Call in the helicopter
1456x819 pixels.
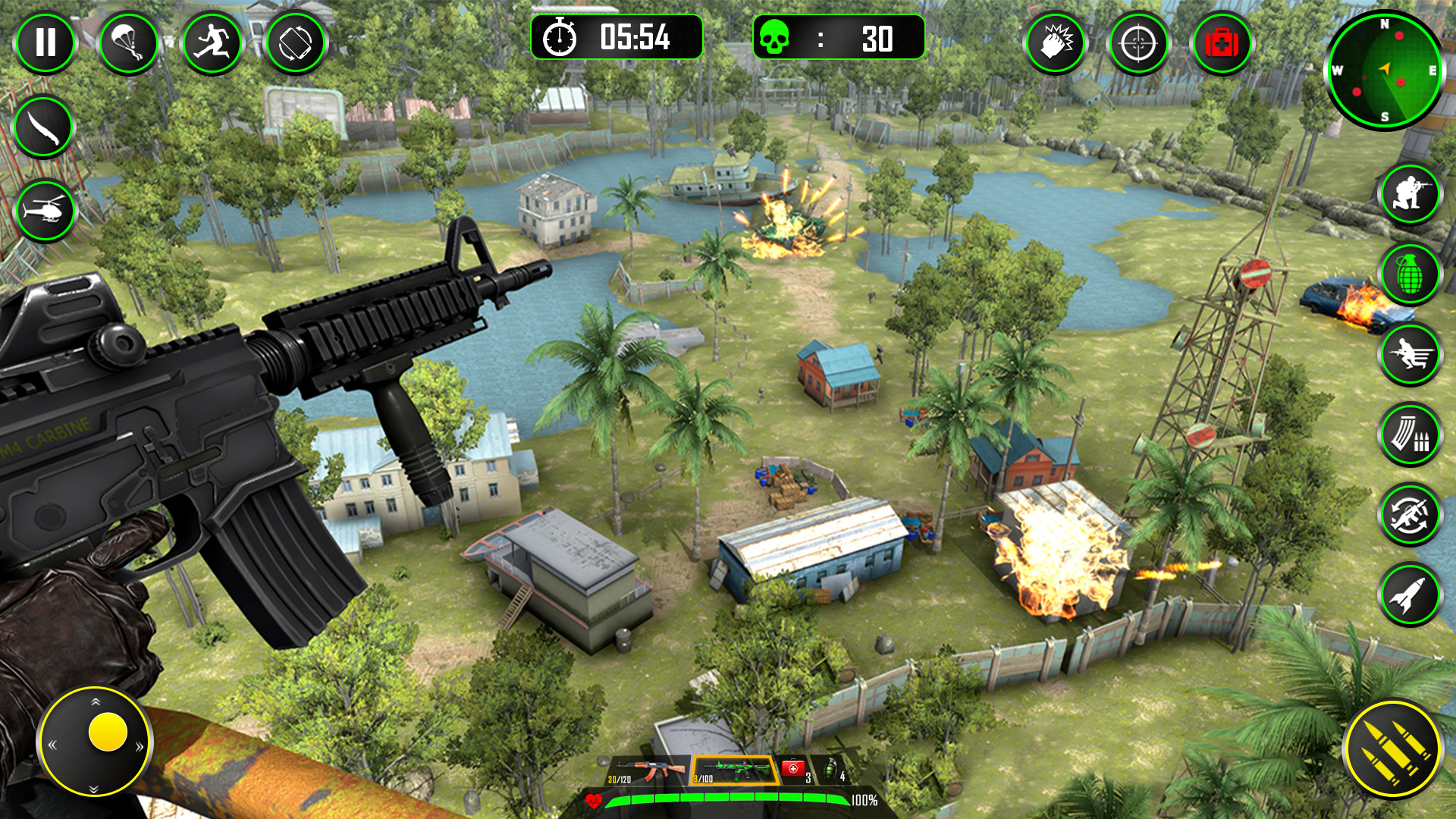tap(43, 211)
